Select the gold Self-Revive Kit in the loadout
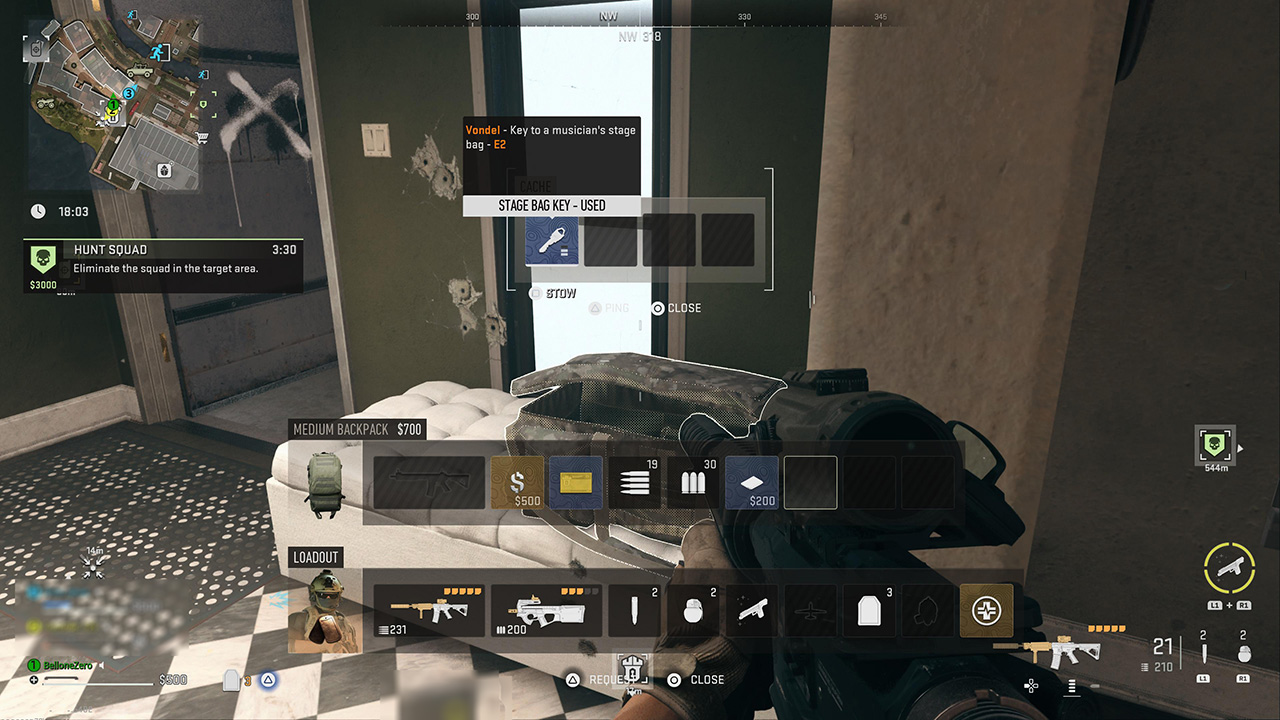 tap(986, 610)
